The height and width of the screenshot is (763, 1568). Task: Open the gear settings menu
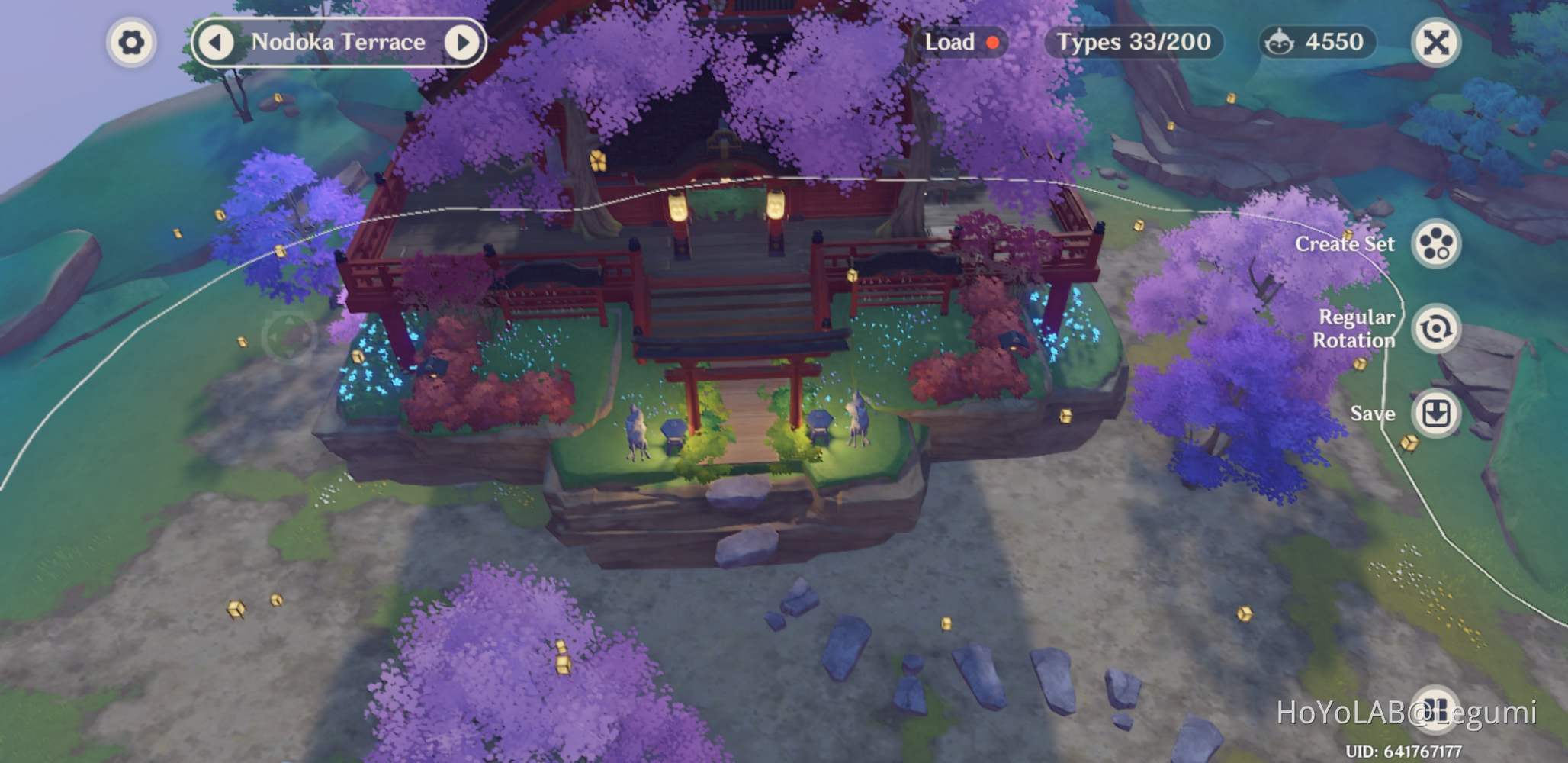131,43
